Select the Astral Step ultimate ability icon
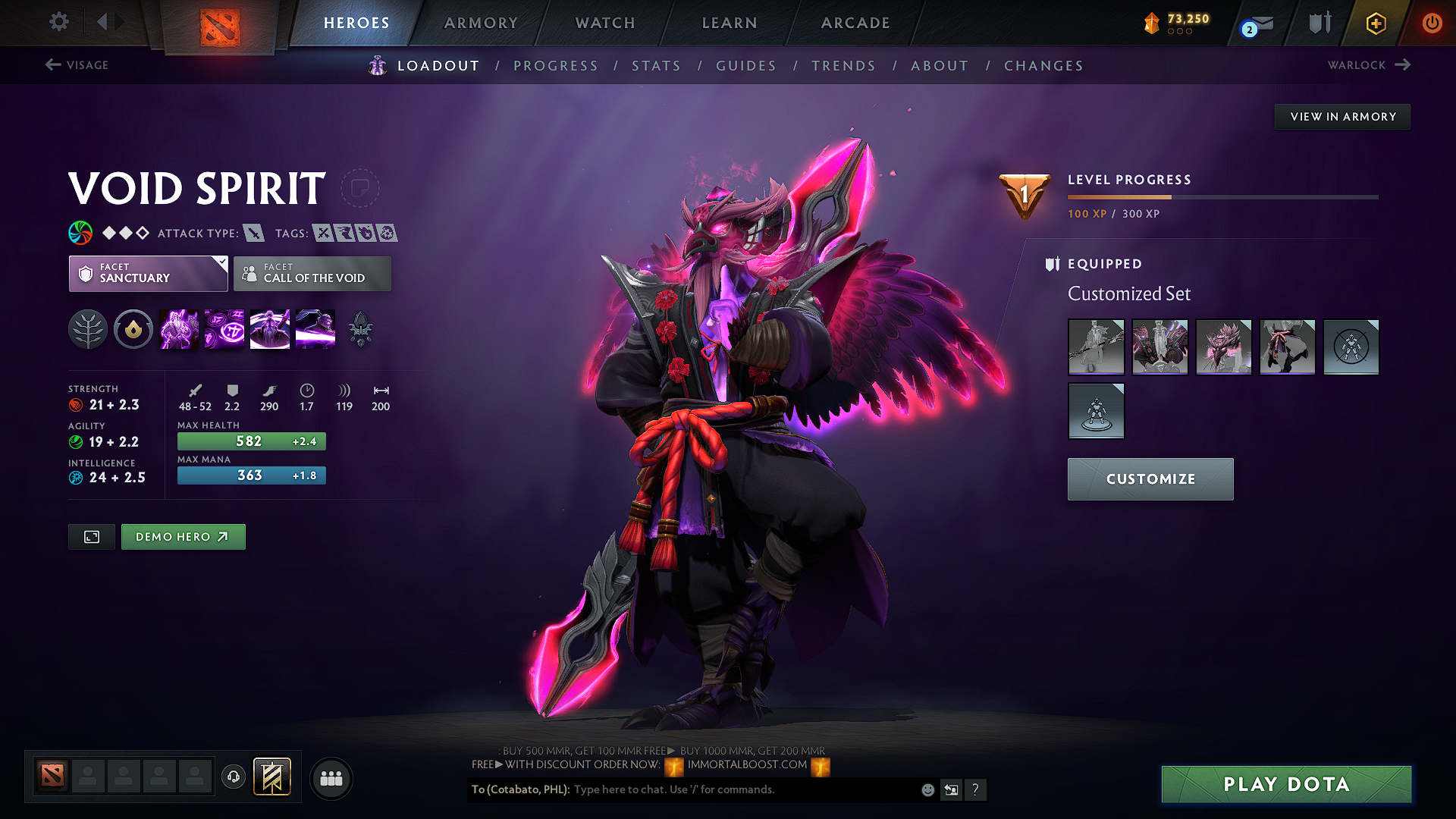 coord(315,329)
